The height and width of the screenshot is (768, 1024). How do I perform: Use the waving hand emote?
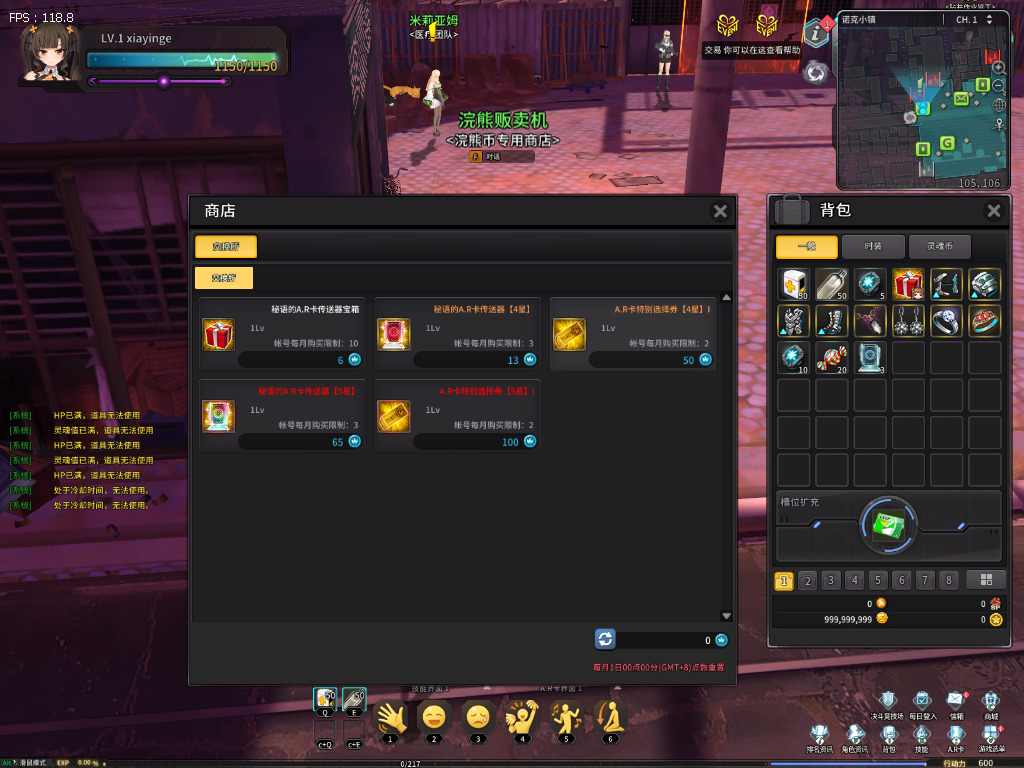pos(391,718)
